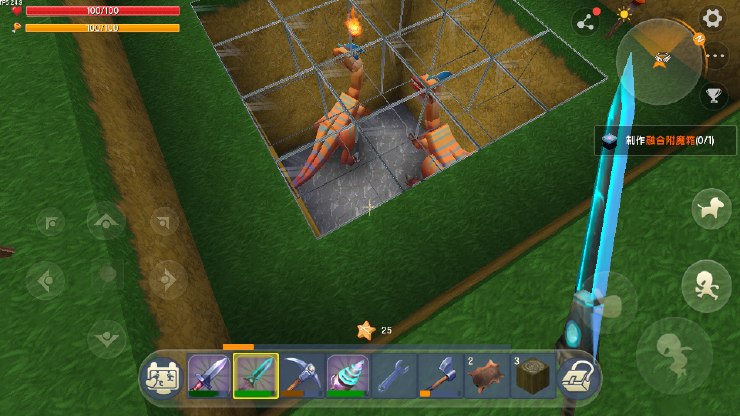Choose the pickaxe in the hotbar
This screenshot has height=416, width=740.
[x=302, y=376]
